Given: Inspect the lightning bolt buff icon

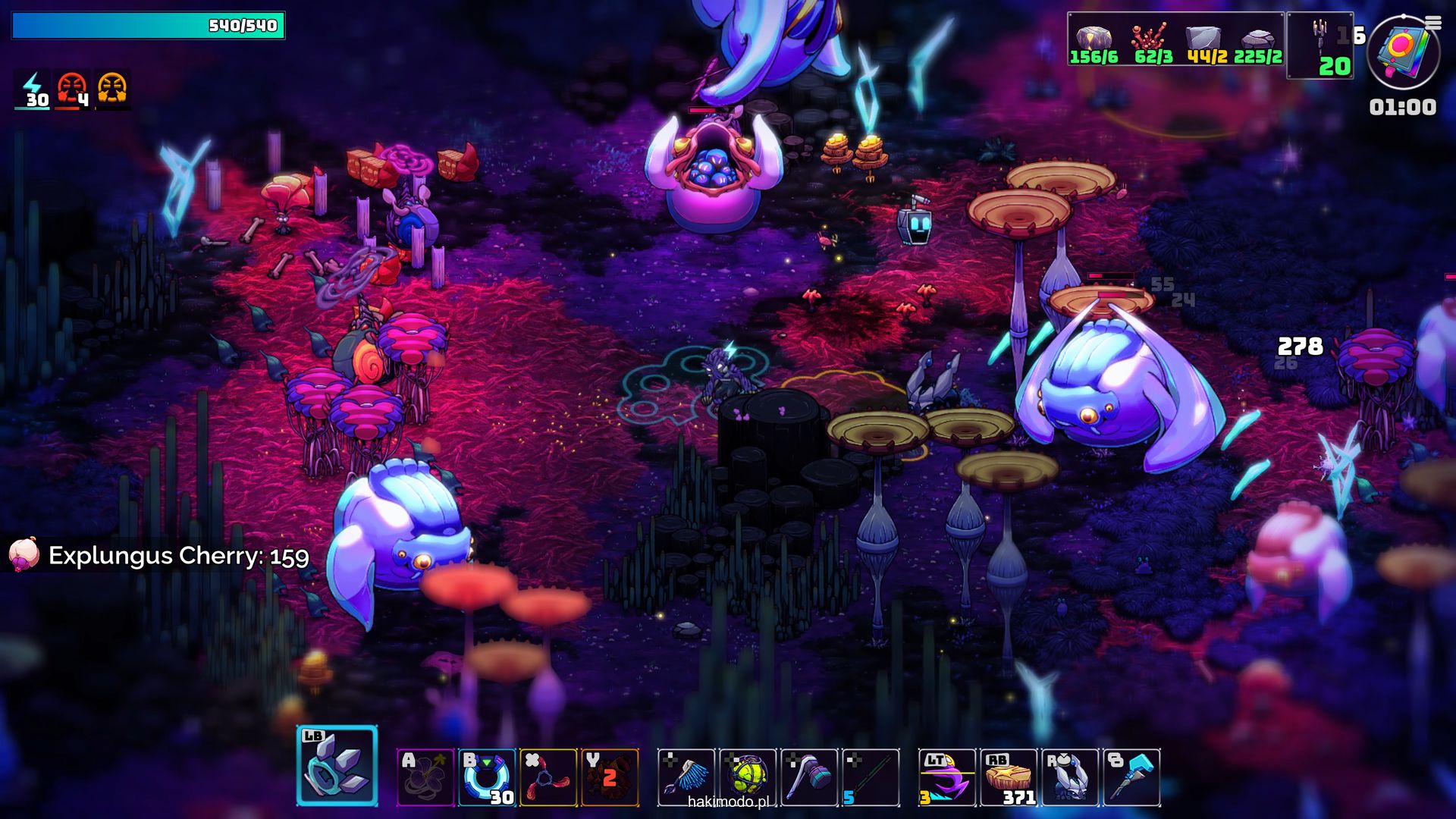Looking at the screenshot, I should coord(33,90).
